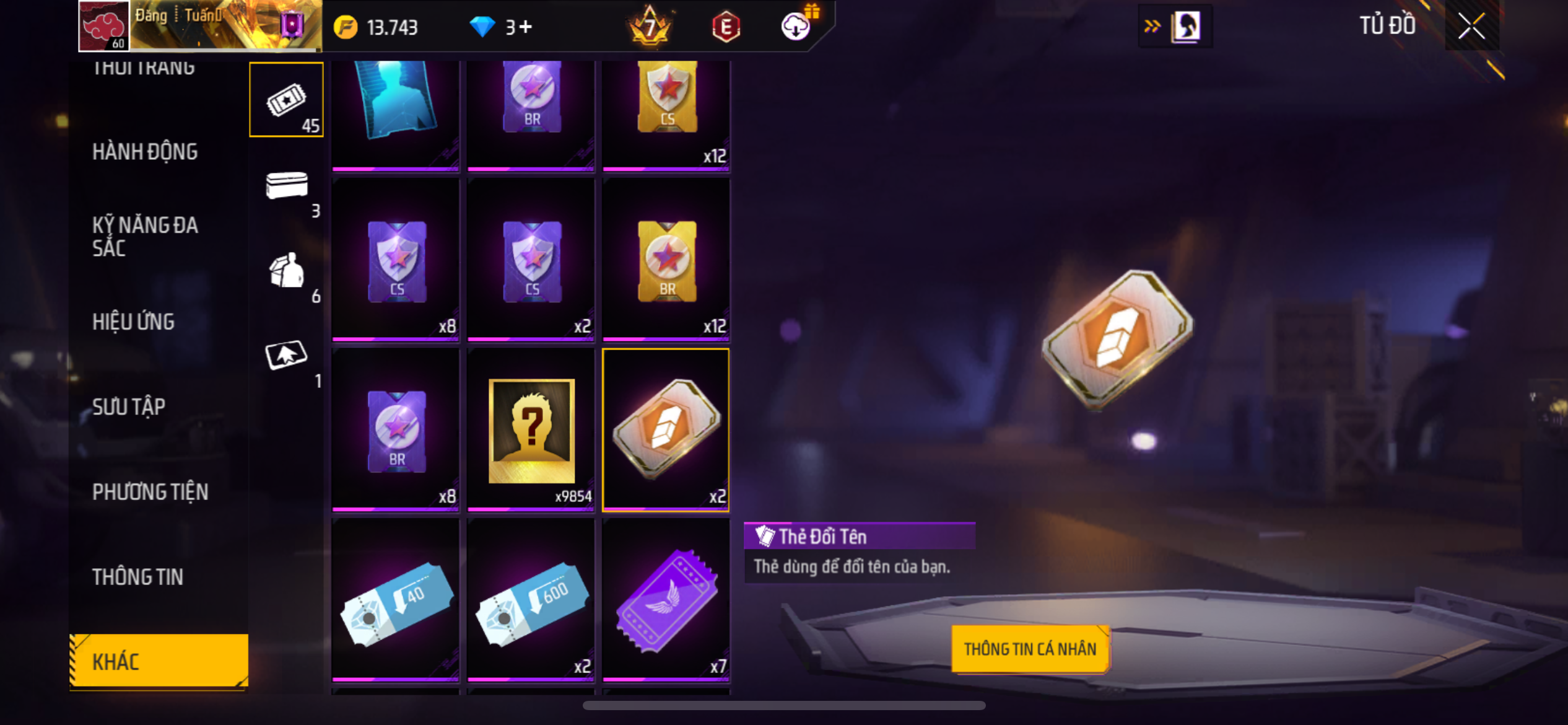Open the Kỹ Năng Đa Sắc category
The height and width of the screenshot is (725, 1568).
pos(145,236)
